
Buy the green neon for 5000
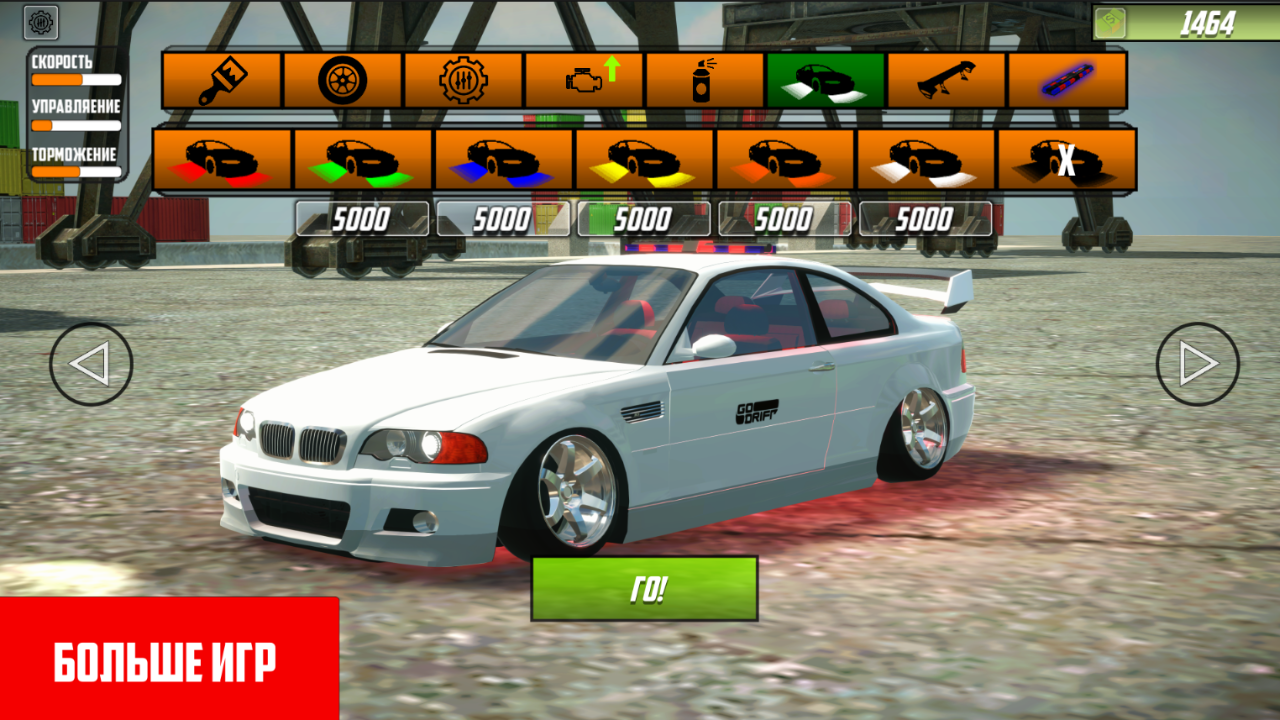tap(360, 218)
